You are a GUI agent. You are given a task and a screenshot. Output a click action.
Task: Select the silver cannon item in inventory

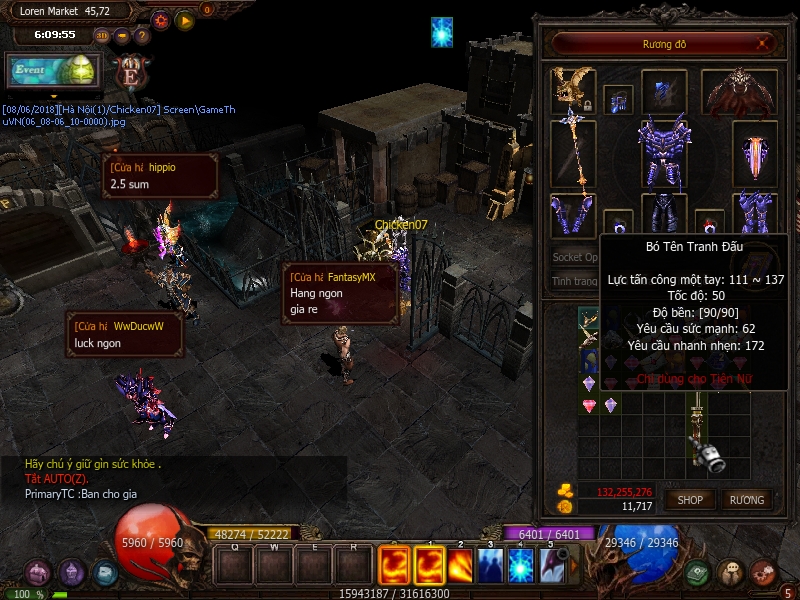click(x=709, y=455)
